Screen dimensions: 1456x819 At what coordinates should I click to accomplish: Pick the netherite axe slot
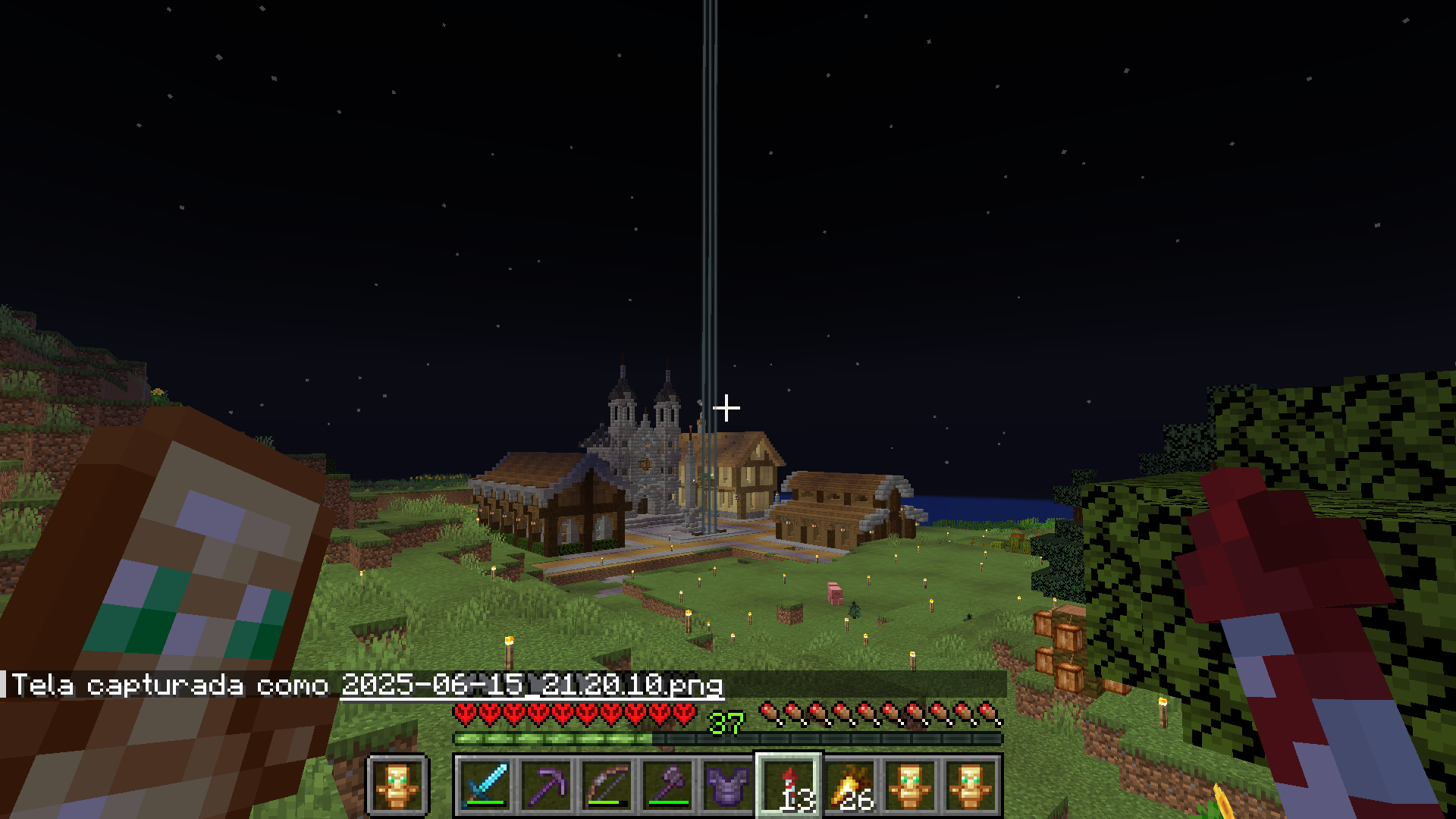point(667,785)
